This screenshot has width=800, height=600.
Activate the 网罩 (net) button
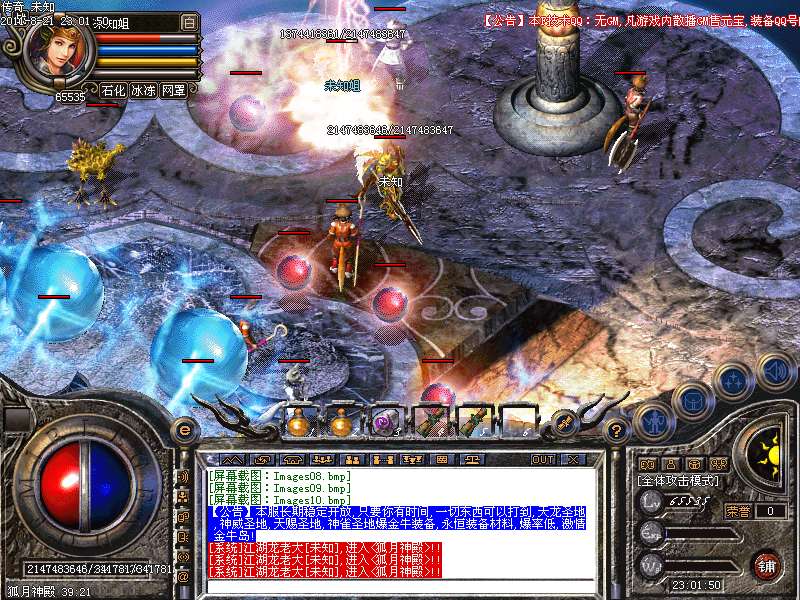[173, 90]
